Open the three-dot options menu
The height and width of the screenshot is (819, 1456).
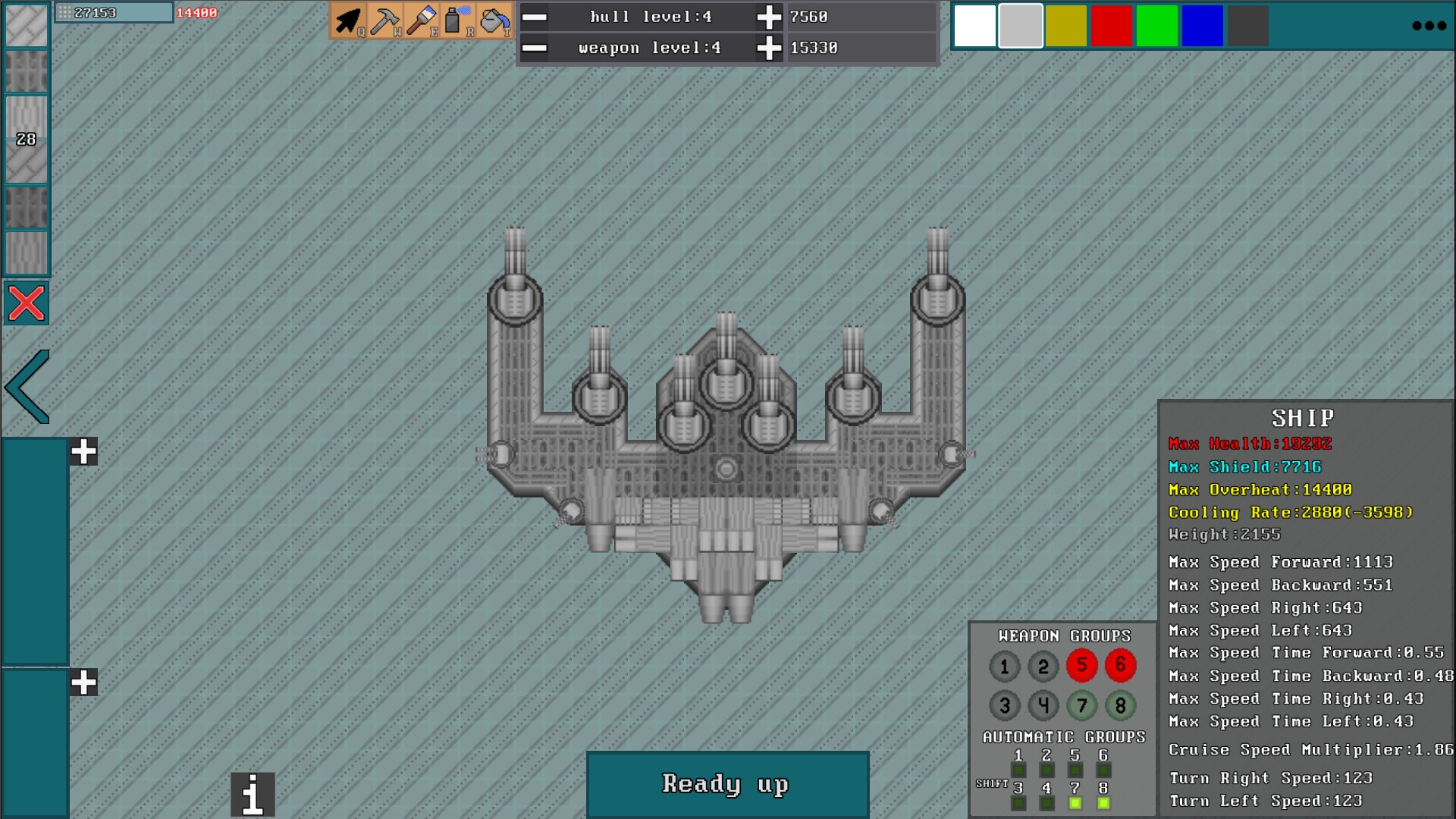click(1429, 26)
